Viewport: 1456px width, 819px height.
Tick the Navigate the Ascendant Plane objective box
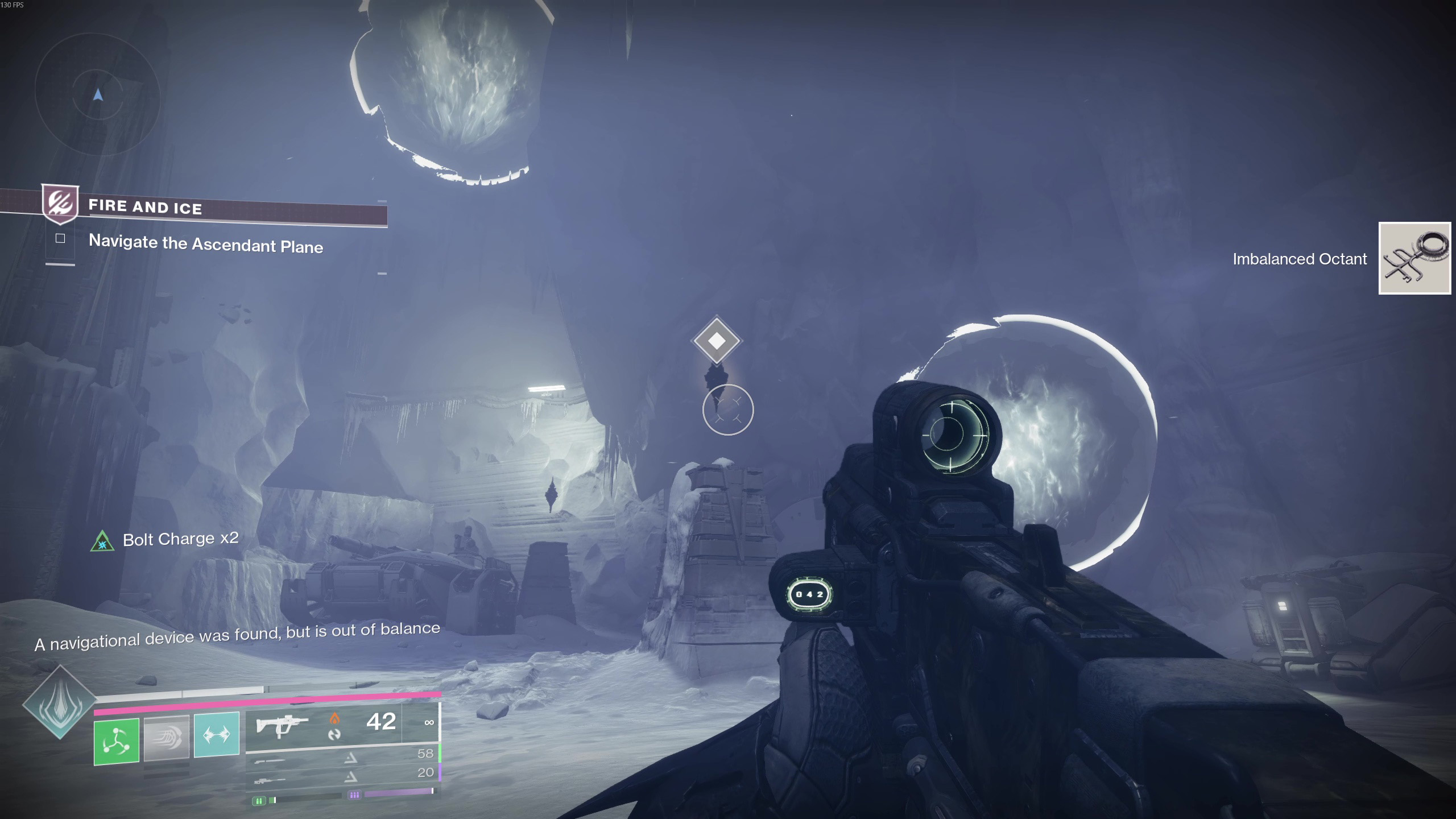tap(60, 238)
